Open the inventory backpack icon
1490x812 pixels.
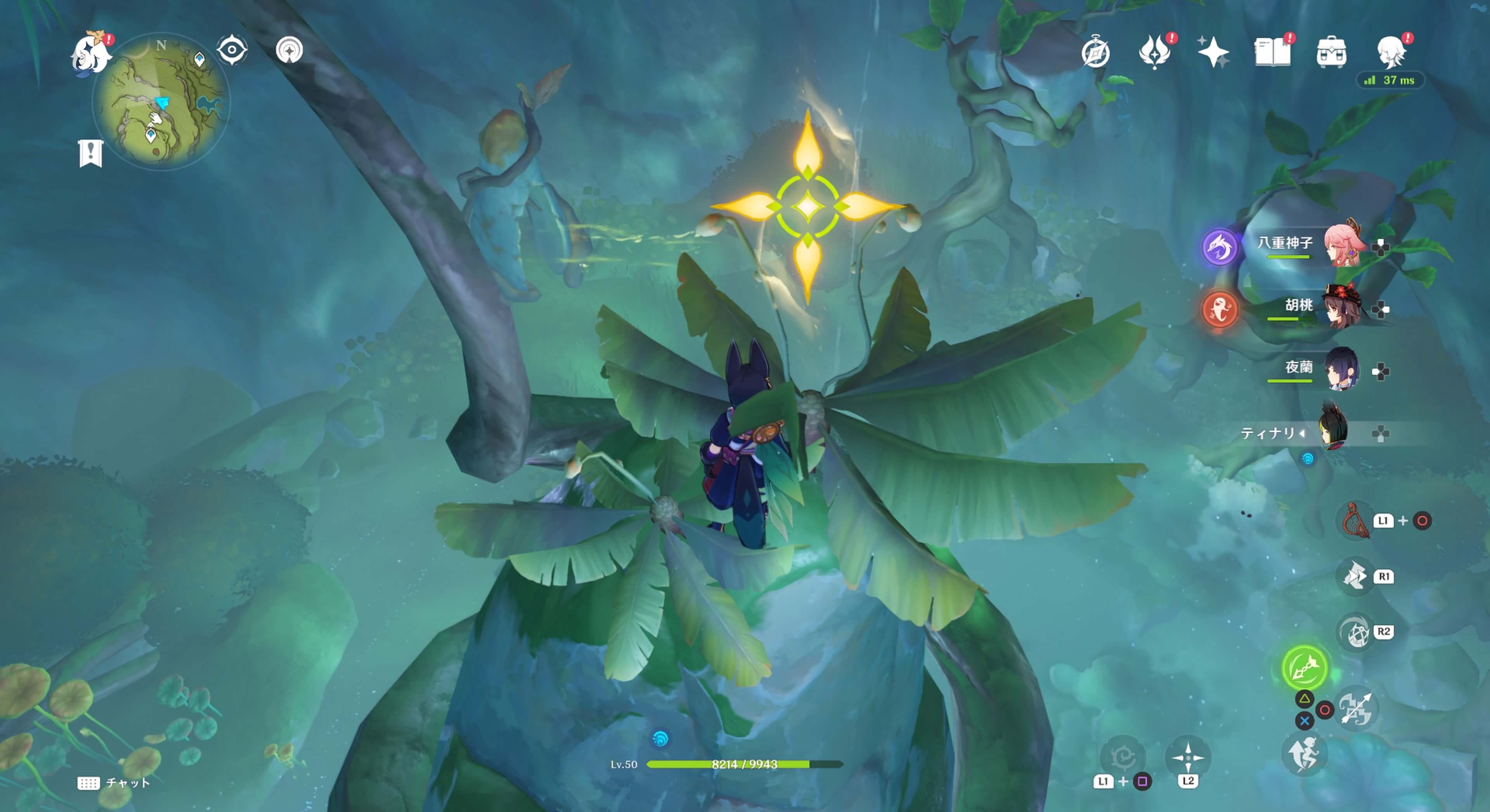[x=1331, y=53]
